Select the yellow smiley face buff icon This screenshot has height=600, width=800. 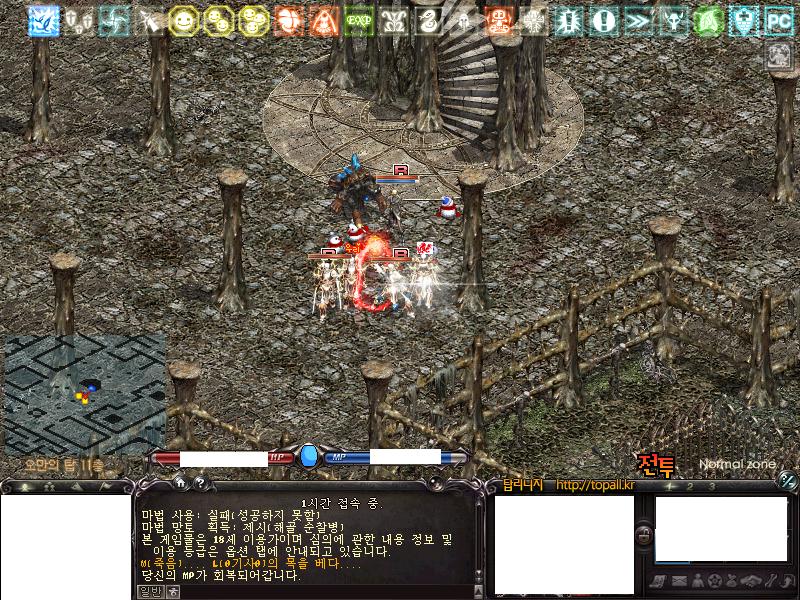click(183, 19)
